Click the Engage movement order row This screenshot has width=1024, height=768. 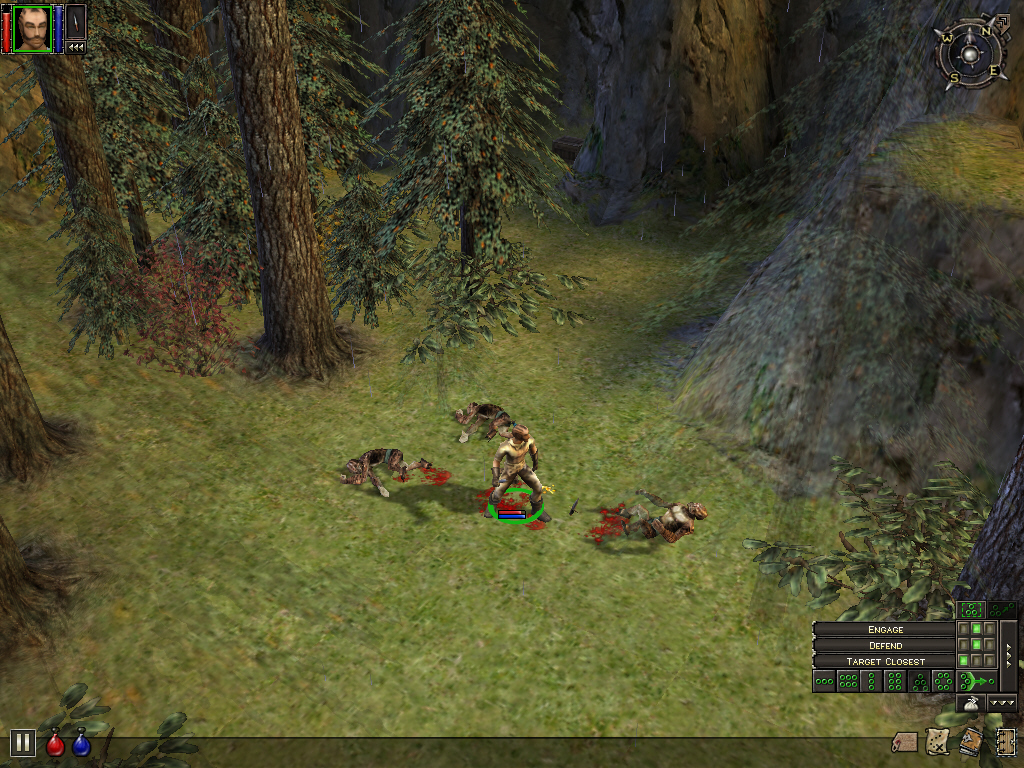point(885,629)
